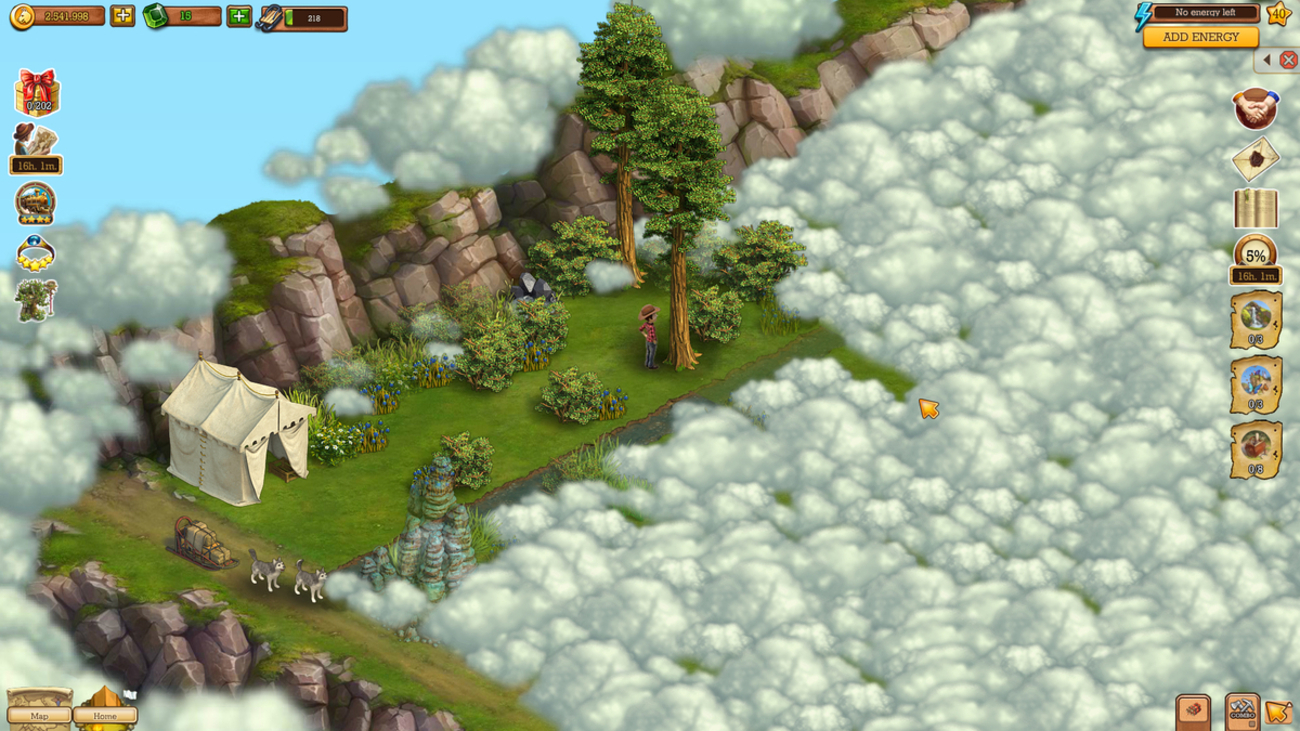
Task: Close the side panel with red X
Action: click(1288, 61)
